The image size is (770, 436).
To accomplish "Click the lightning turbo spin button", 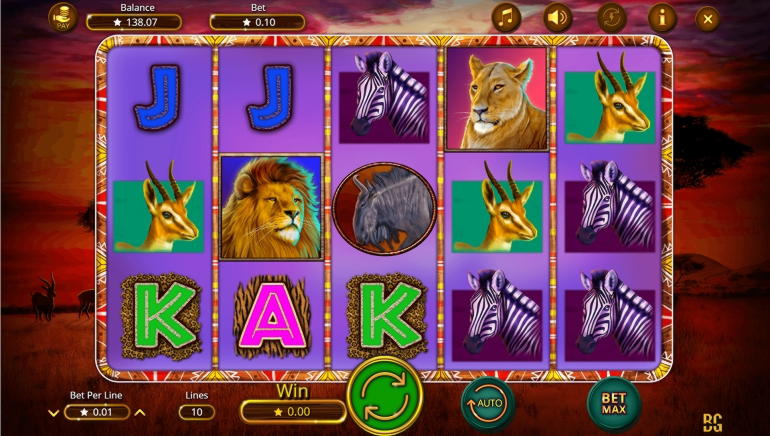I will click(x=611, y=18).
